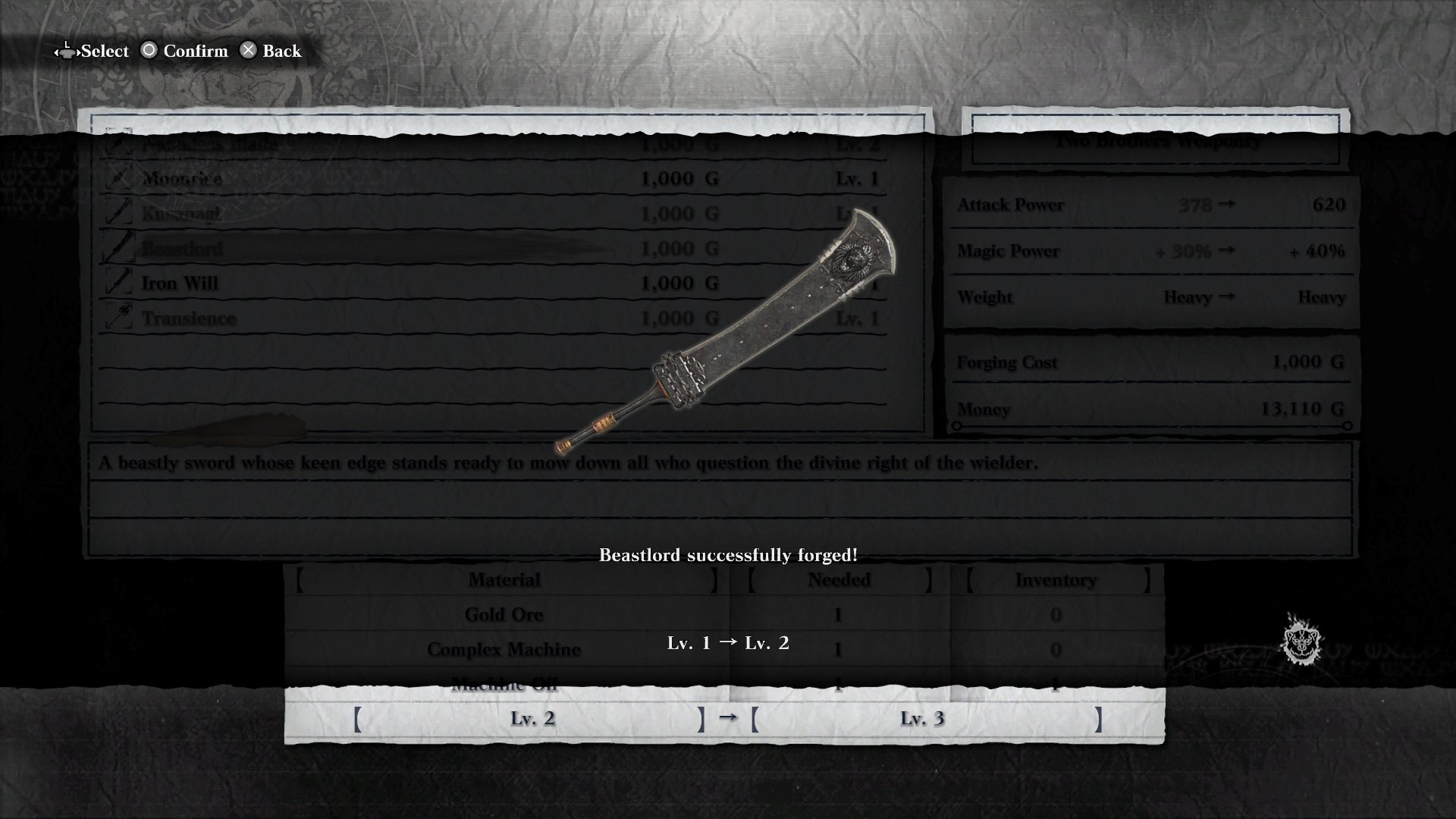Expand the Material requirements table

coord(504,579)
